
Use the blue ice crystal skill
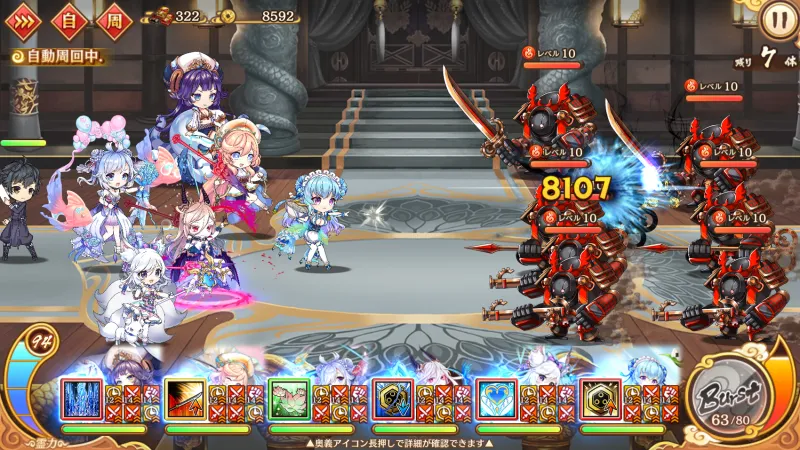coord(81,398)
